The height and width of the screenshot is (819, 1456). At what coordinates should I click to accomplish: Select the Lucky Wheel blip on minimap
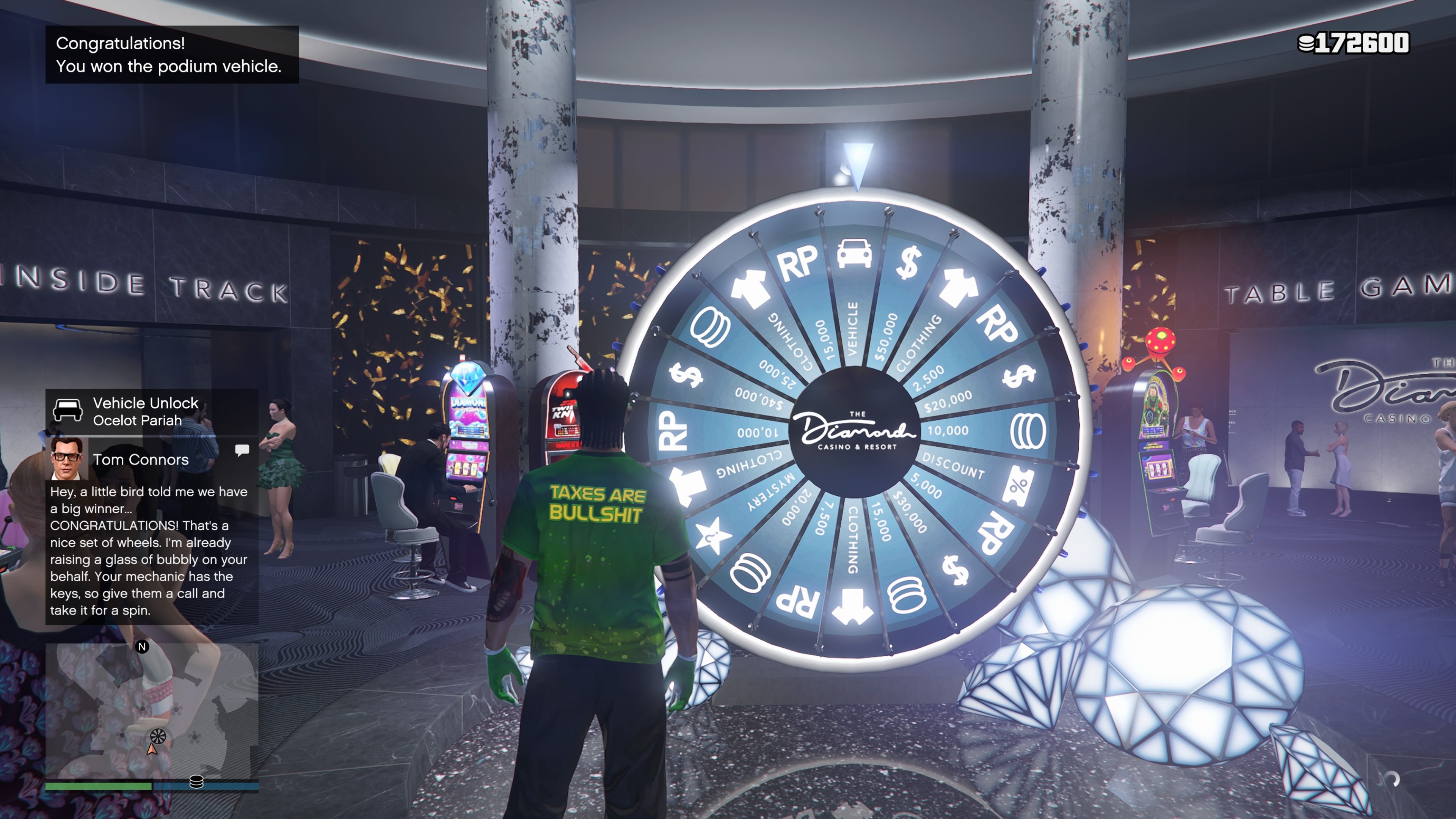coord(158,736)
